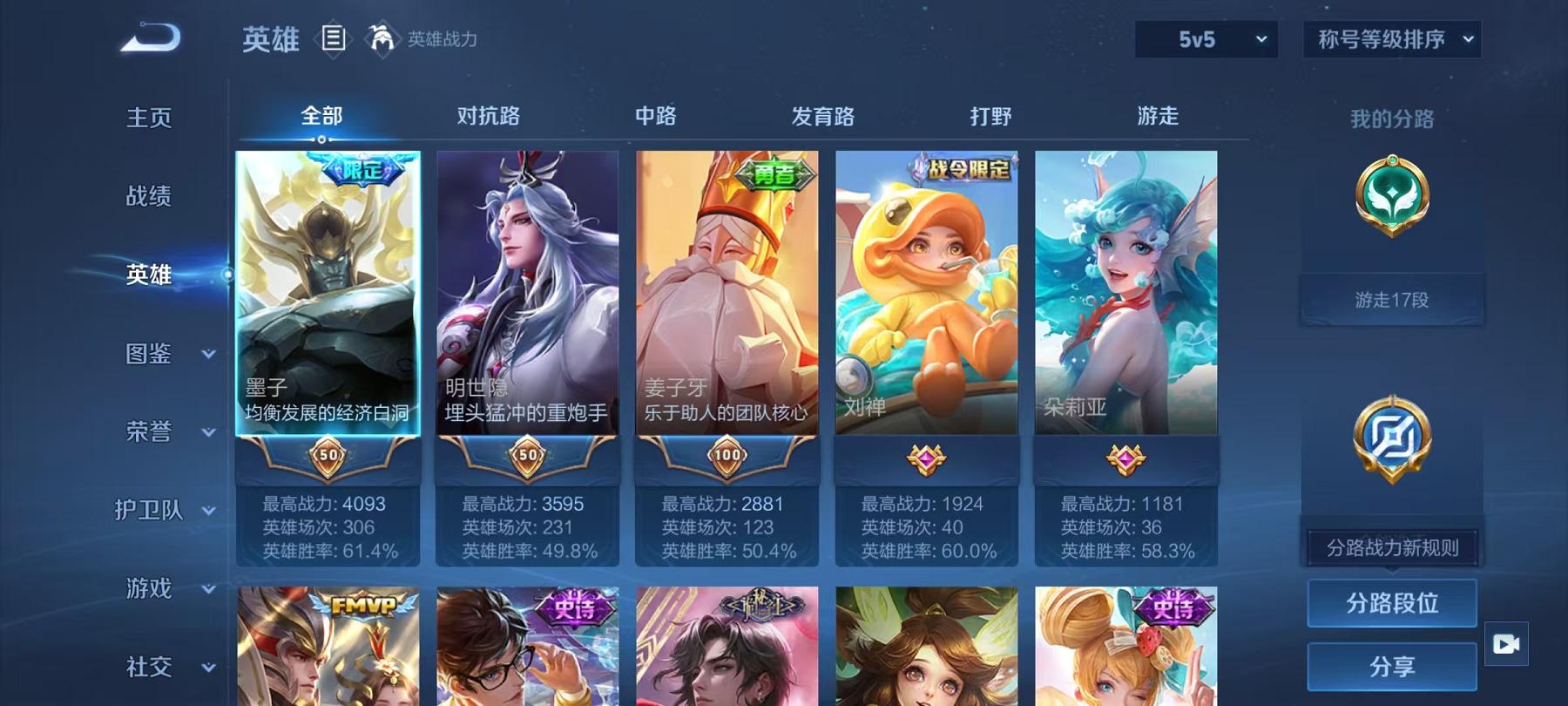Open the 称号等级排序 sorting dropdown
This screenshot has width=1568, height=706.
1390,39
